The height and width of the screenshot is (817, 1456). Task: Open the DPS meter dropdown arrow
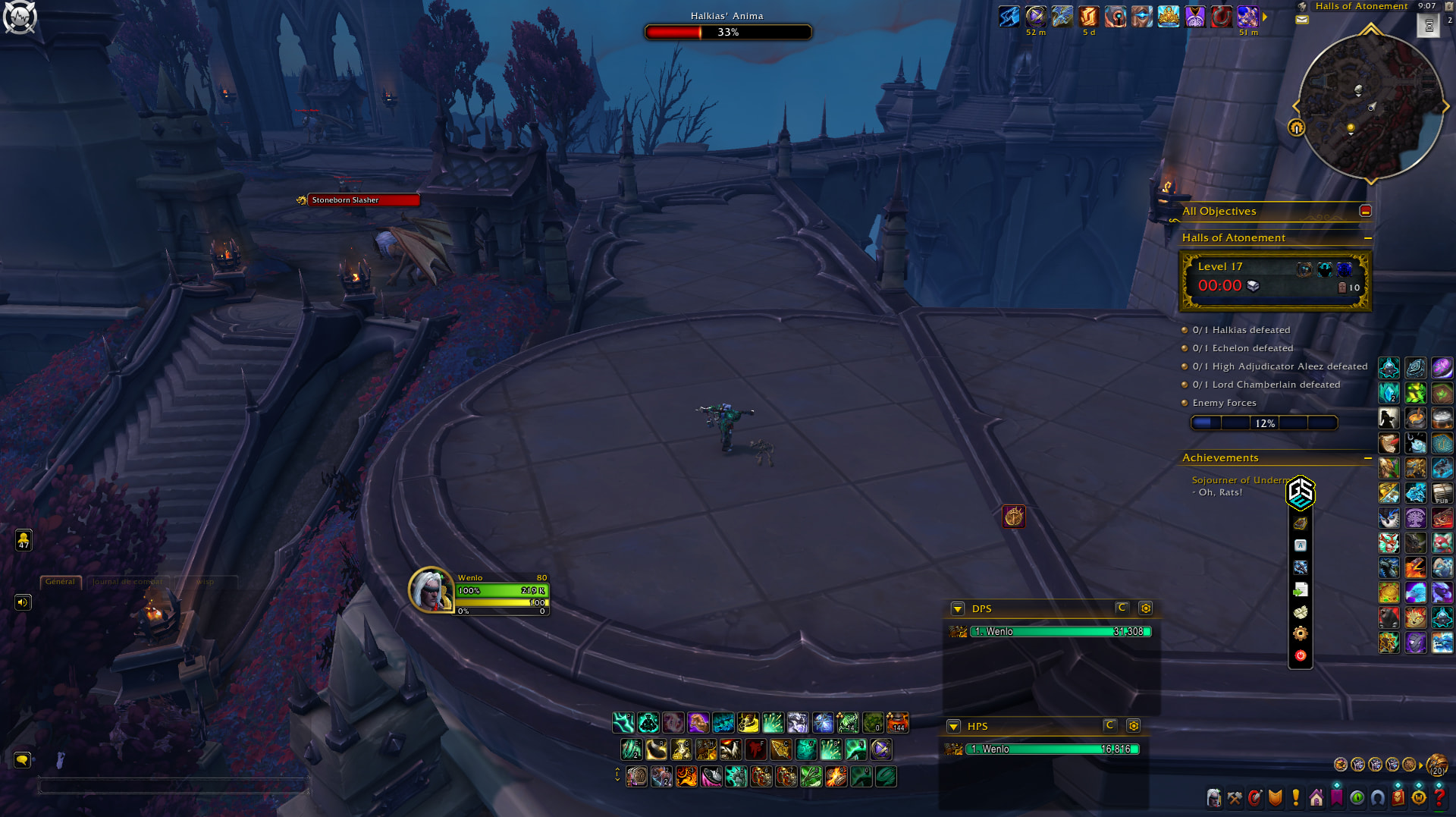pyautogui.click(x=958, y=608)
